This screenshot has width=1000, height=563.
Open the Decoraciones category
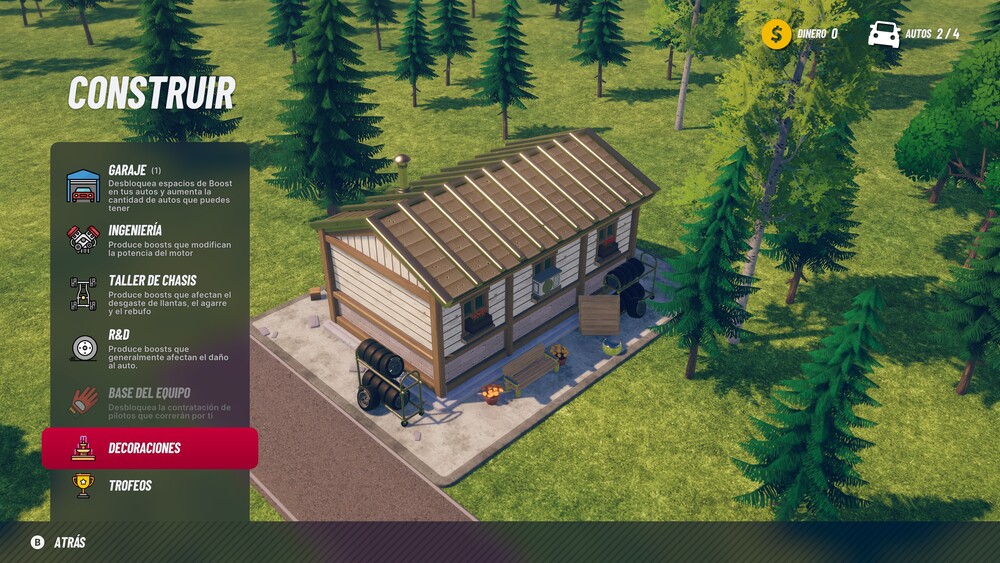150,448
